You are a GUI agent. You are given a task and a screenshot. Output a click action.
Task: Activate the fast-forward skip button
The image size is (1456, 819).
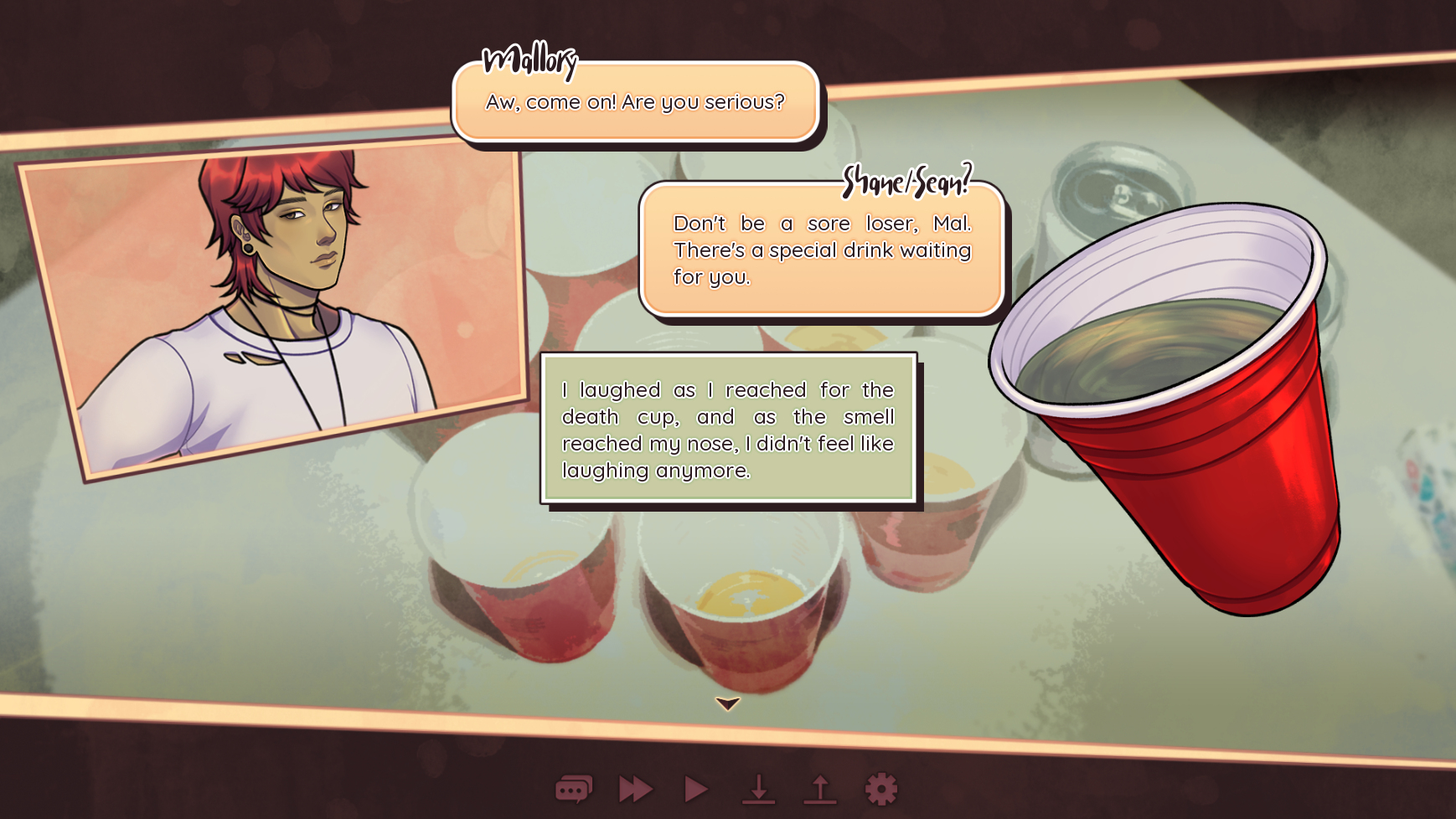636,789
